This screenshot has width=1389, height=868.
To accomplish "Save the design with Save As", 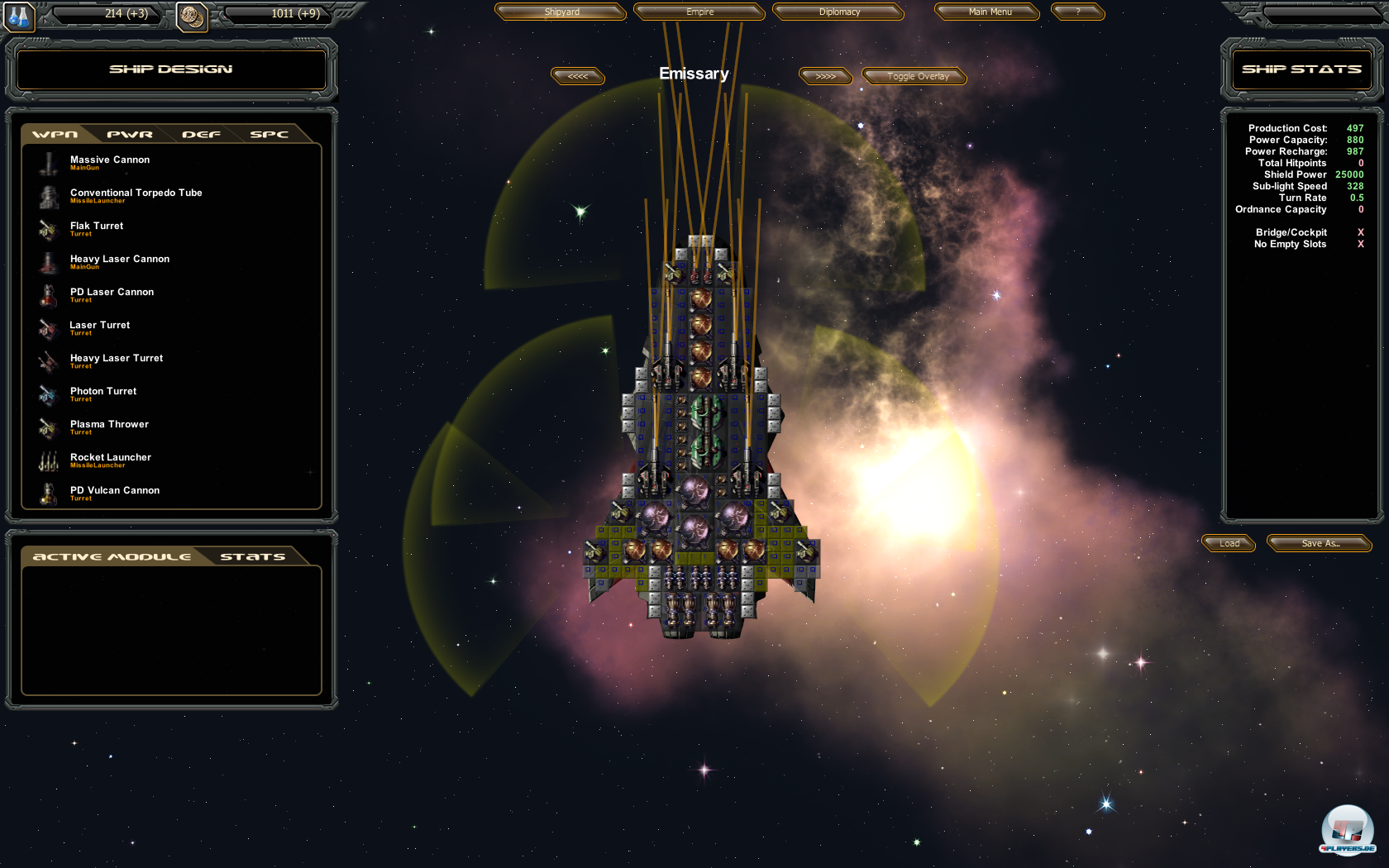I will [x=1320, y=543].
